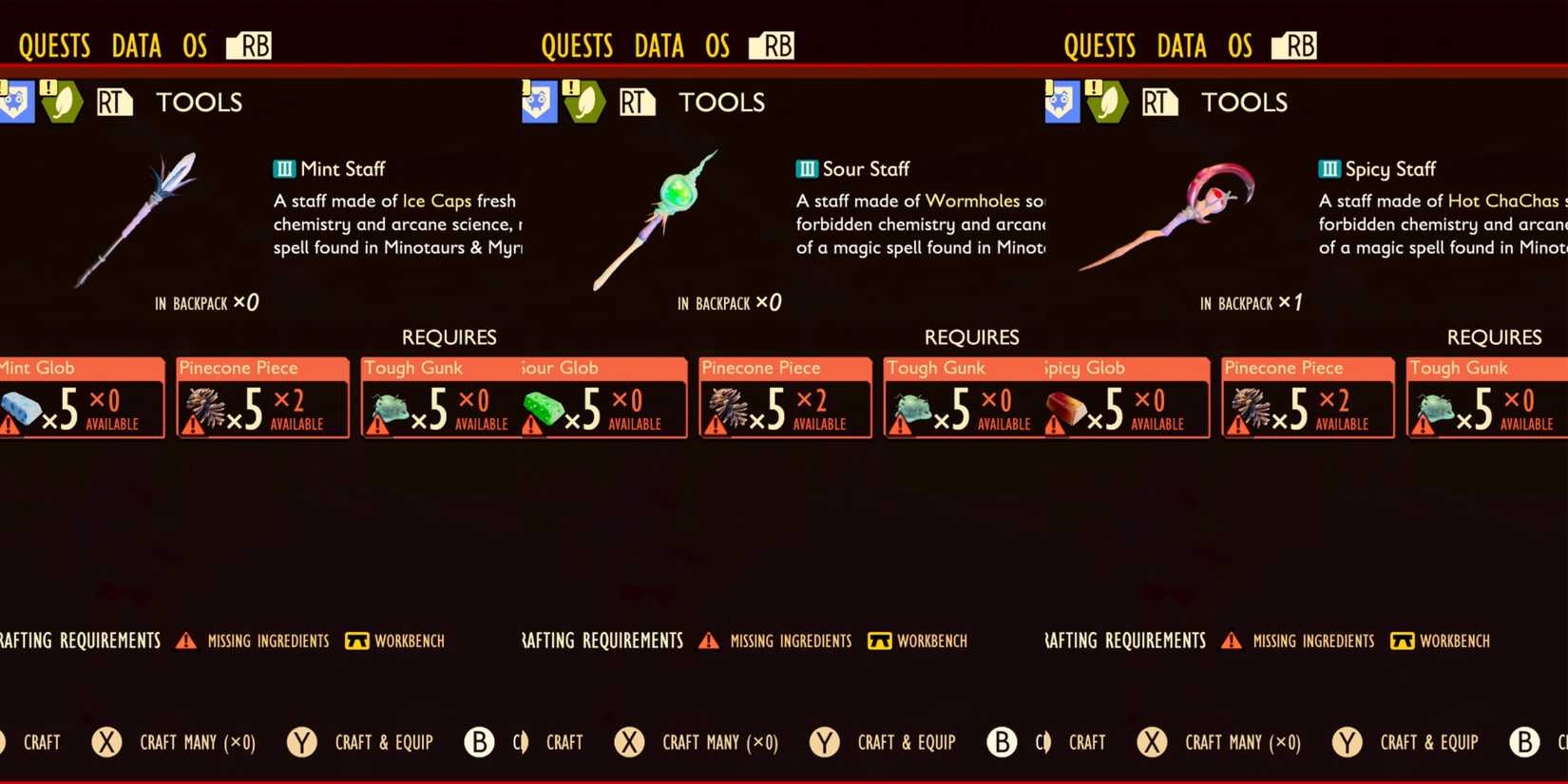This screenshot has width=1568, height=784.
Task: Open the DATA menu
Action: coord(135,44)
